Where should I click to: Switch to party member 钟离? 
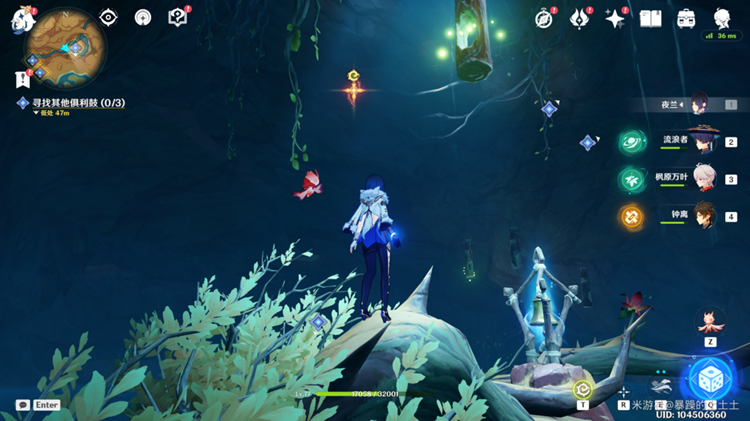coord(704,215)
